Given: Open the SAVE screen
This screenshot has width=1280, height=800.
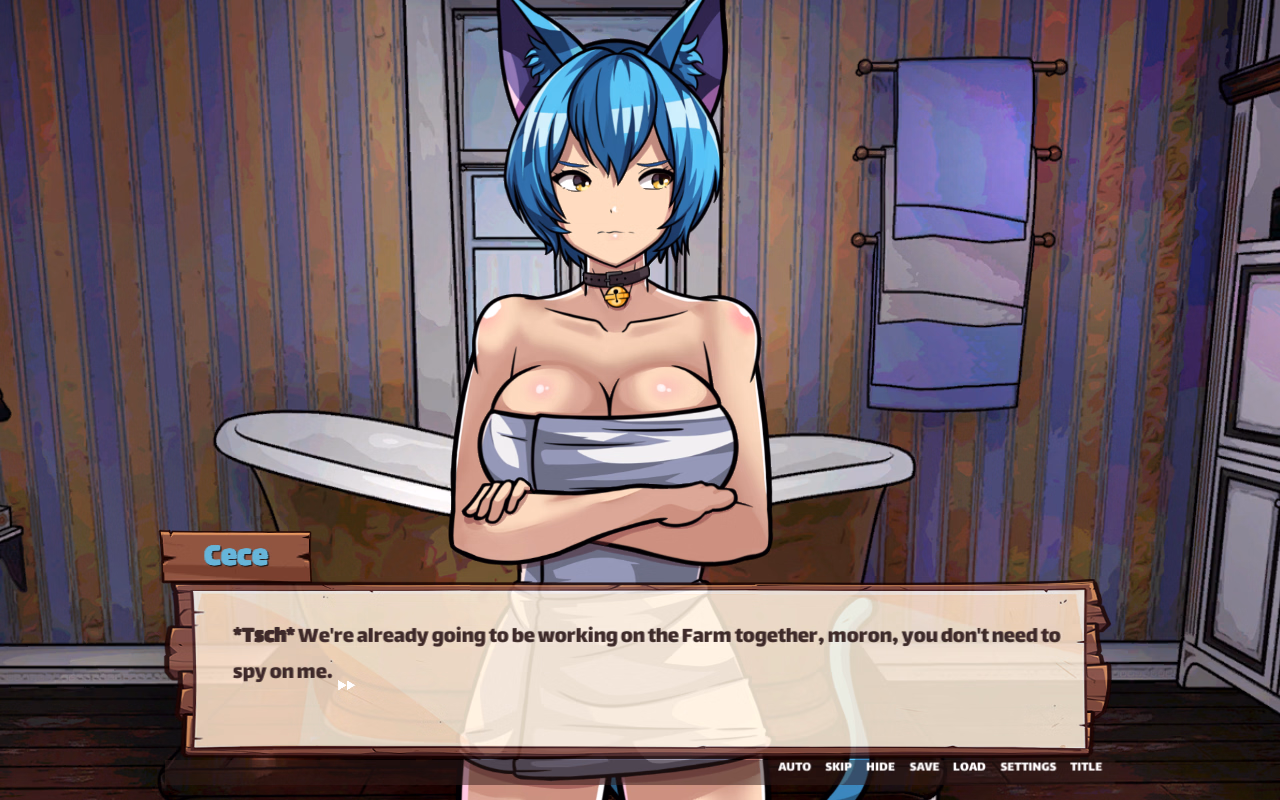Looking at the screenshot, I should point(923,766).
